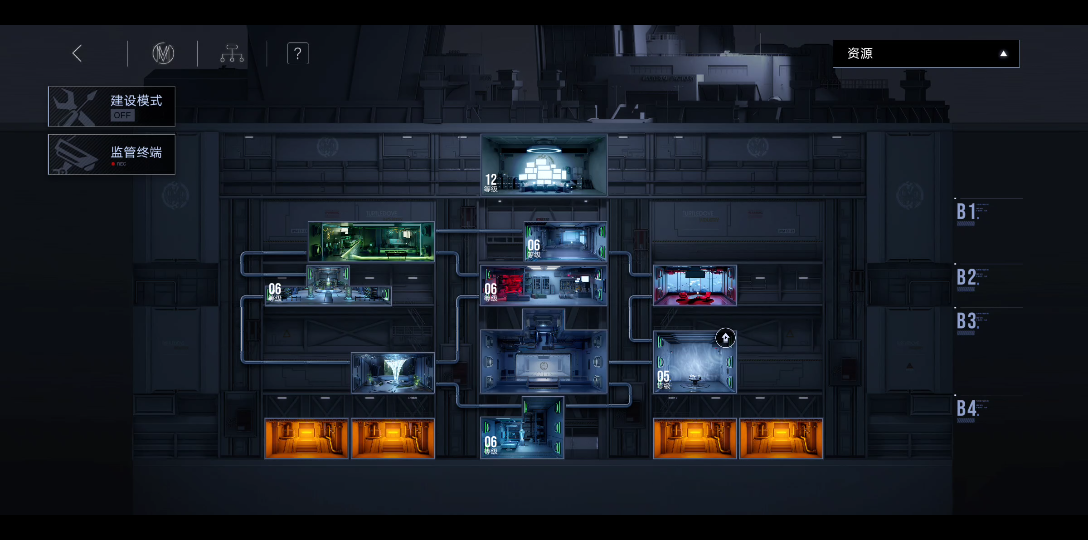Viewport: 1088px width, 540px height.
Task: Open the question mark help
Action: (x=297, y=54)
